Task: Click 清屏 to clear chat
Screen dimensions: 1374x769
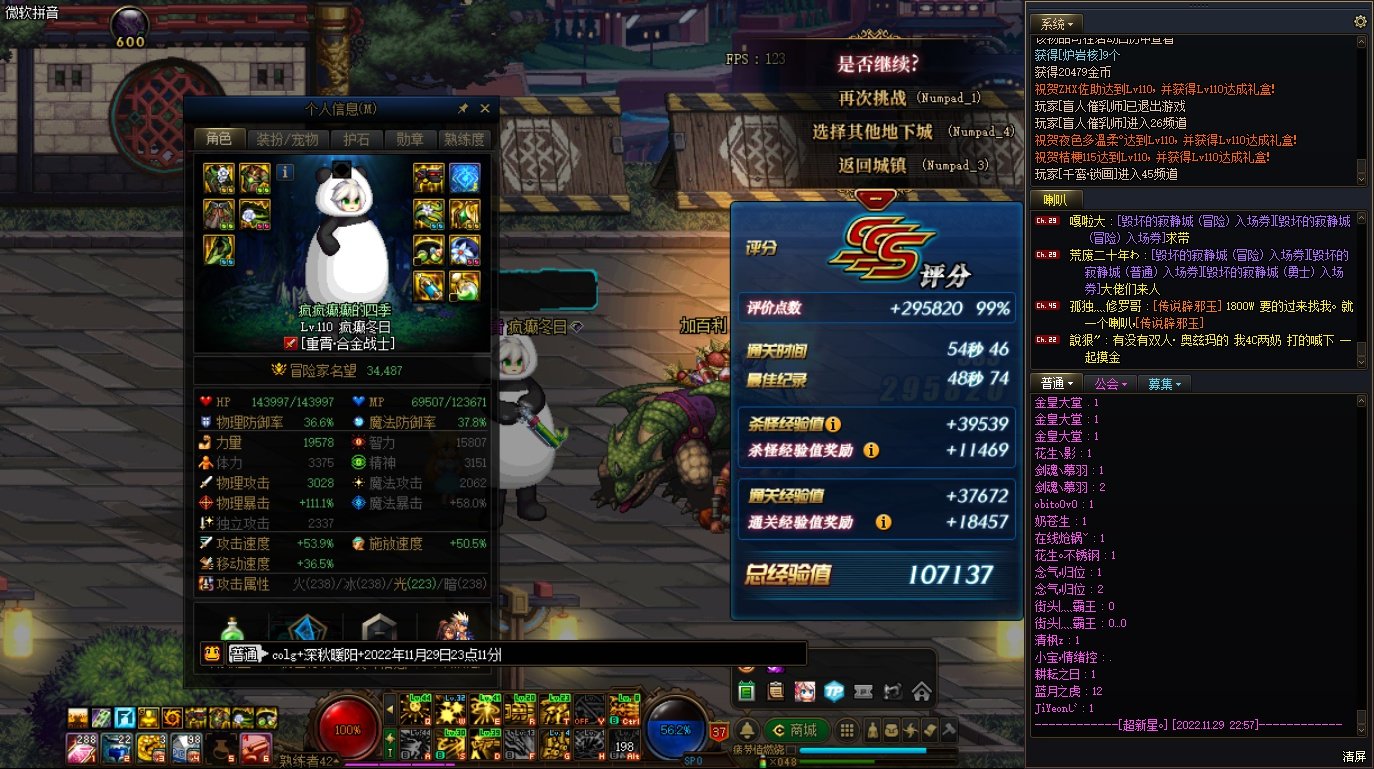Action: (1353, 755)
